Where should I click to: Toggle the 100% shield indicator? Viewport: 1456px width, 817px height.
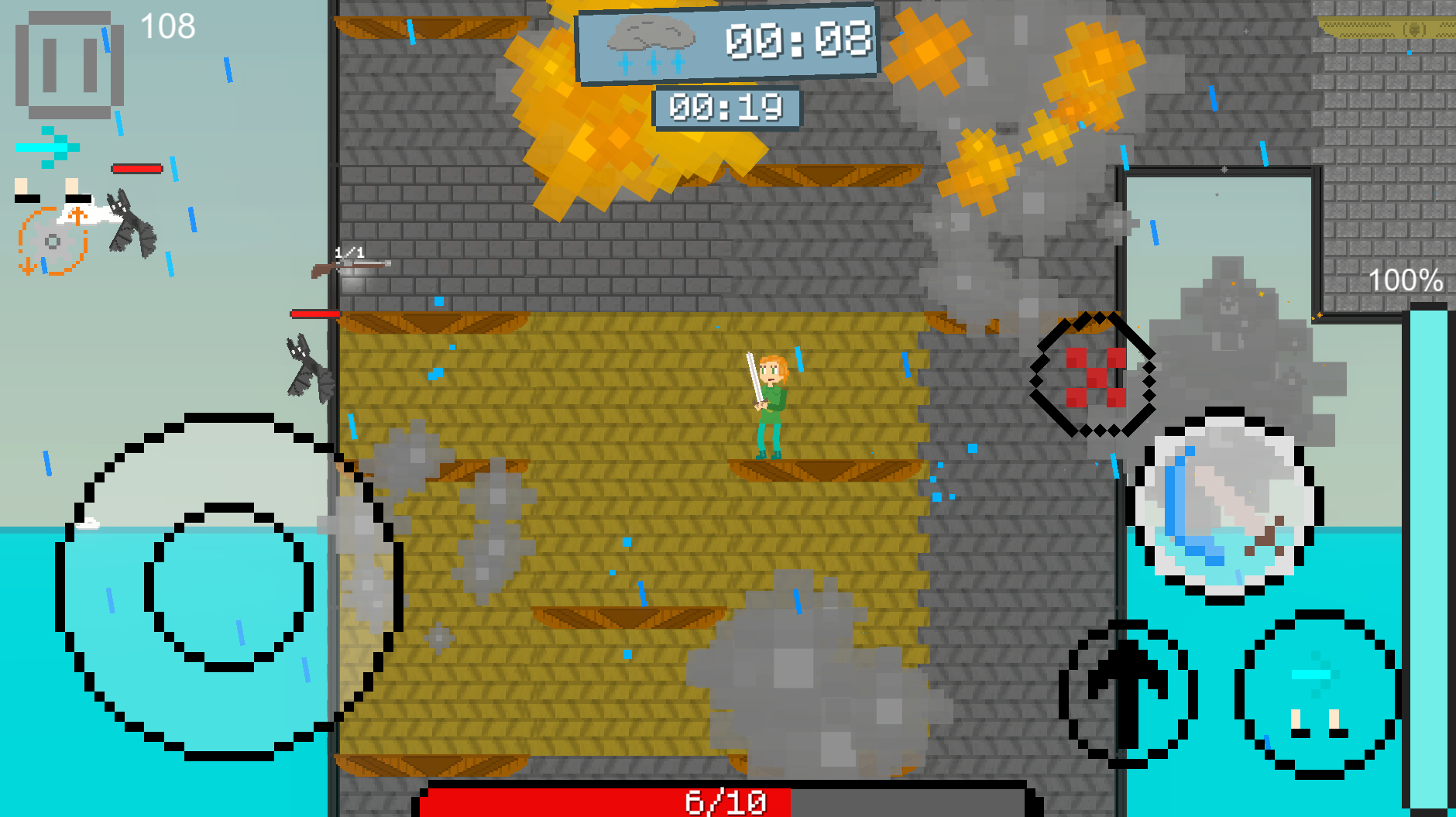click(1406, 279)
